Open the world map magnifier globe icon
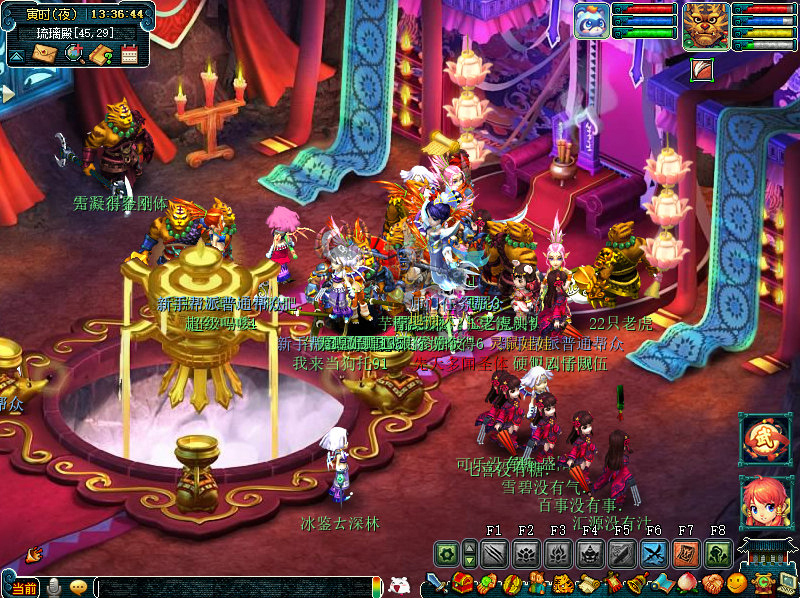This screenshot has width=800, height=598. pyautogui.click(x=74, y=53)
